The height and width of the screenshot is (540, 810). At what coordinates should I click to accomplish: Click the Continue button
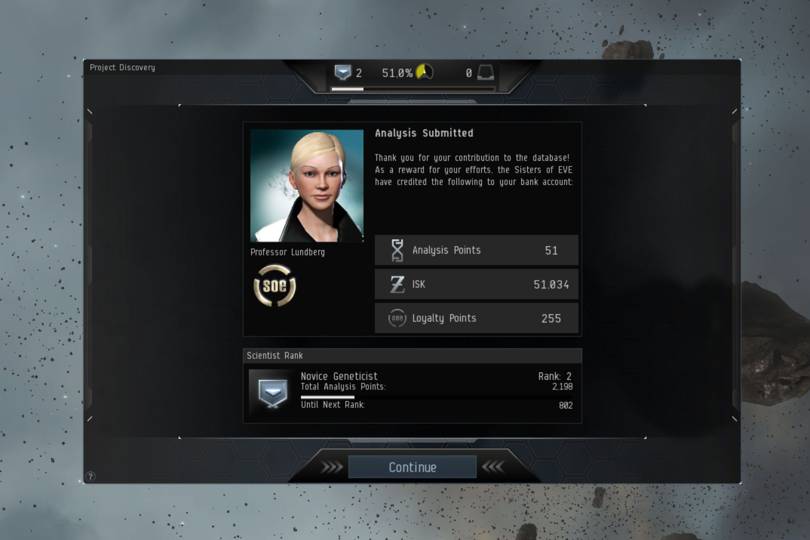412,467
